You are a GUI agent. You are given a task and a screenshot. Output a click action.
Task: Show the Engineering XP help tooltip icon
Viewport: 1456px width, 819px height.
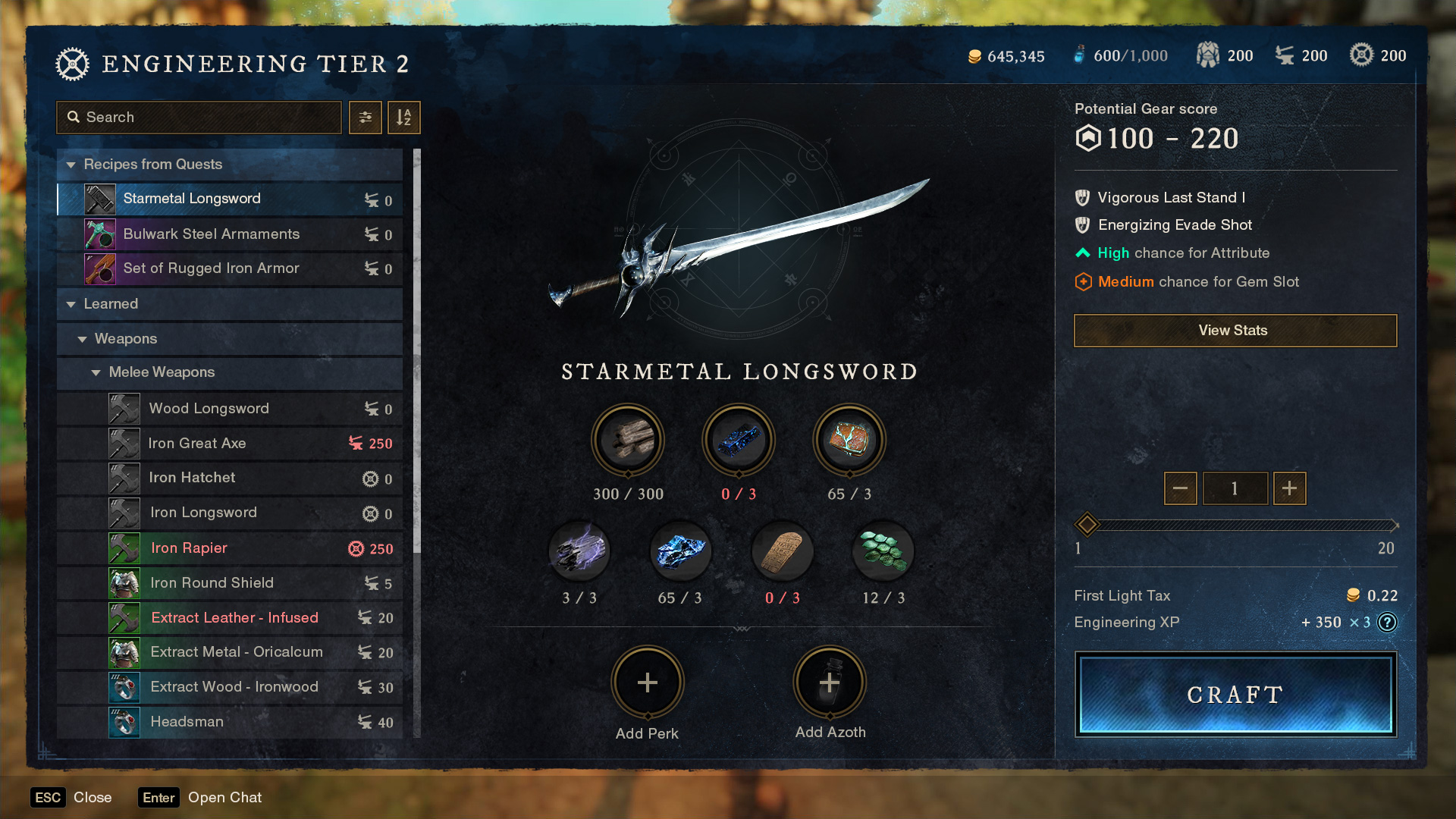tap(1387, 623)
